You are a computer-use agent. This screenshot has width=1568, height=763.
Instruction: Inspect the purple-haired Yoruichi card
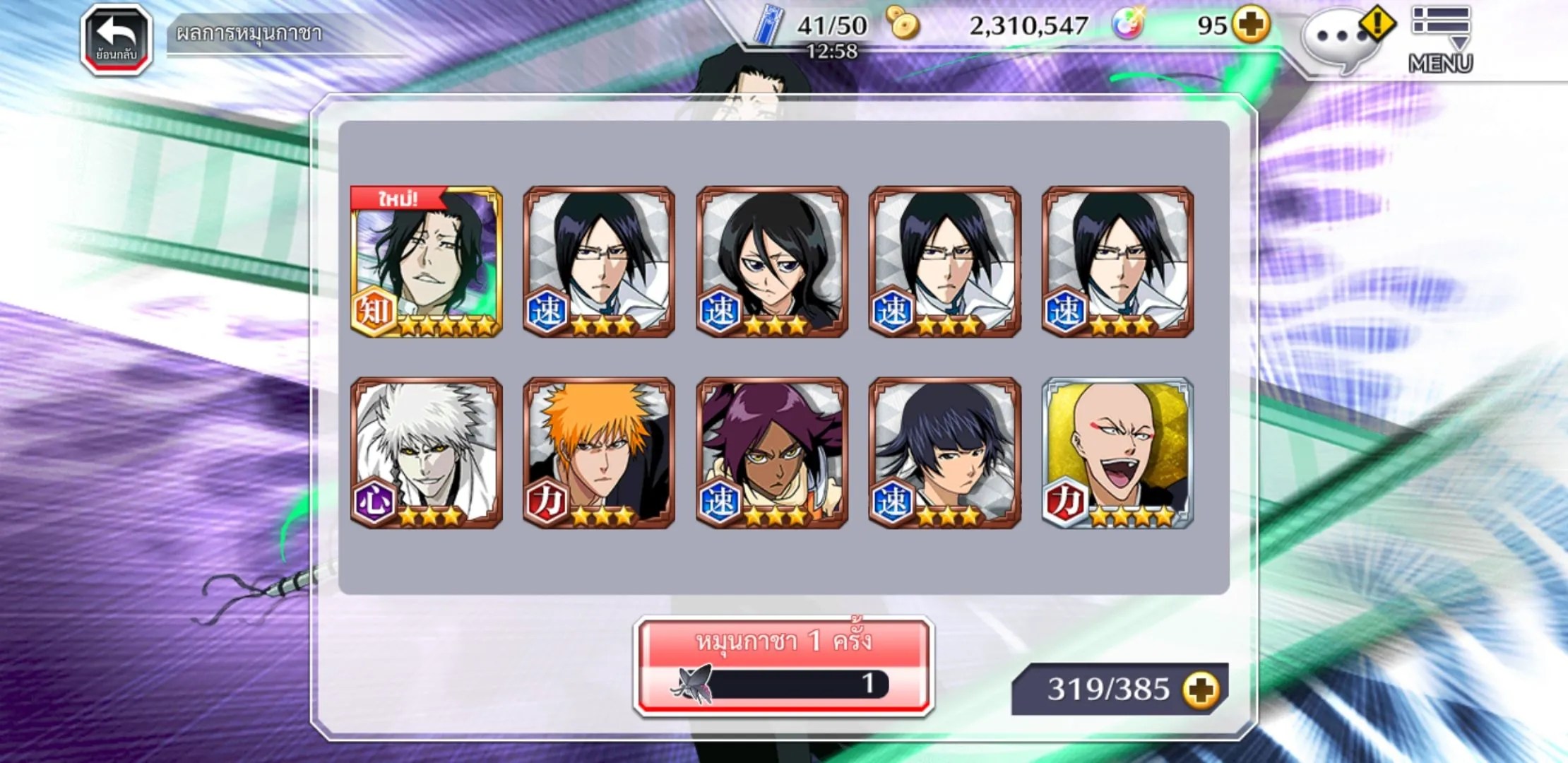pyautogui.click(x=772, y=452)
